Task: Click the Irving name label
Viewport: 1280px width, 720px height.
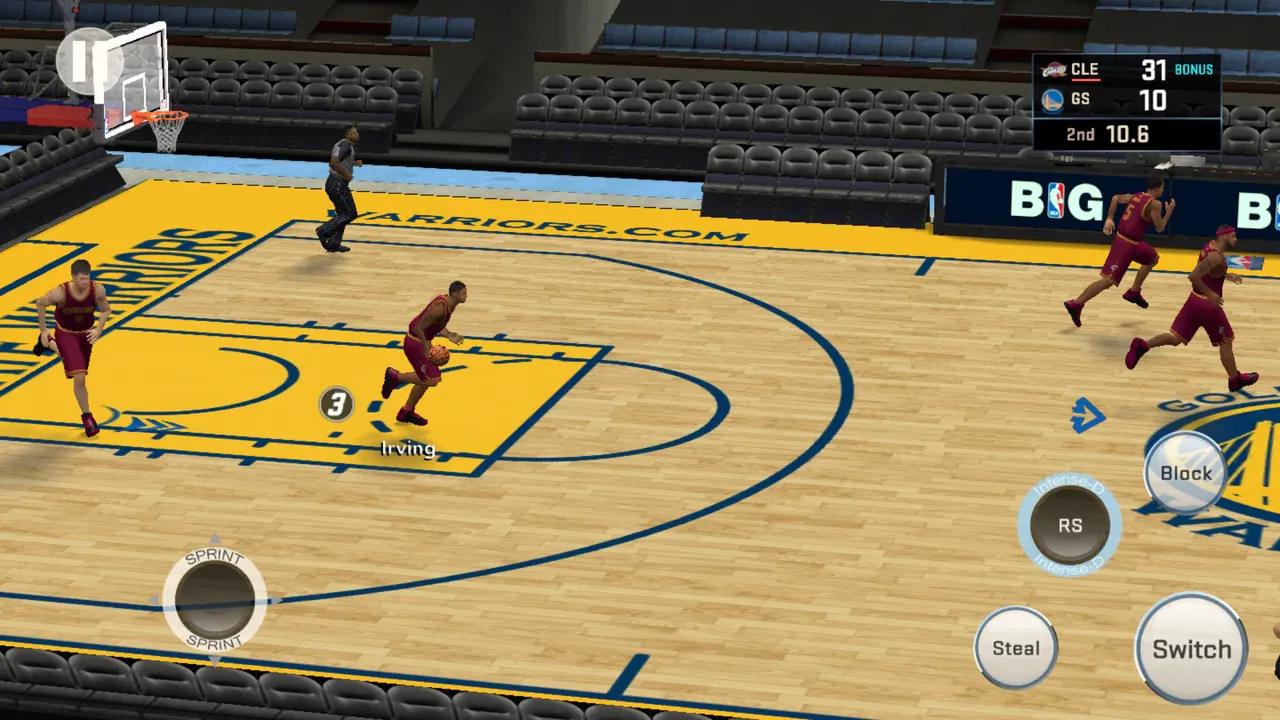Action: click(407, 449)
